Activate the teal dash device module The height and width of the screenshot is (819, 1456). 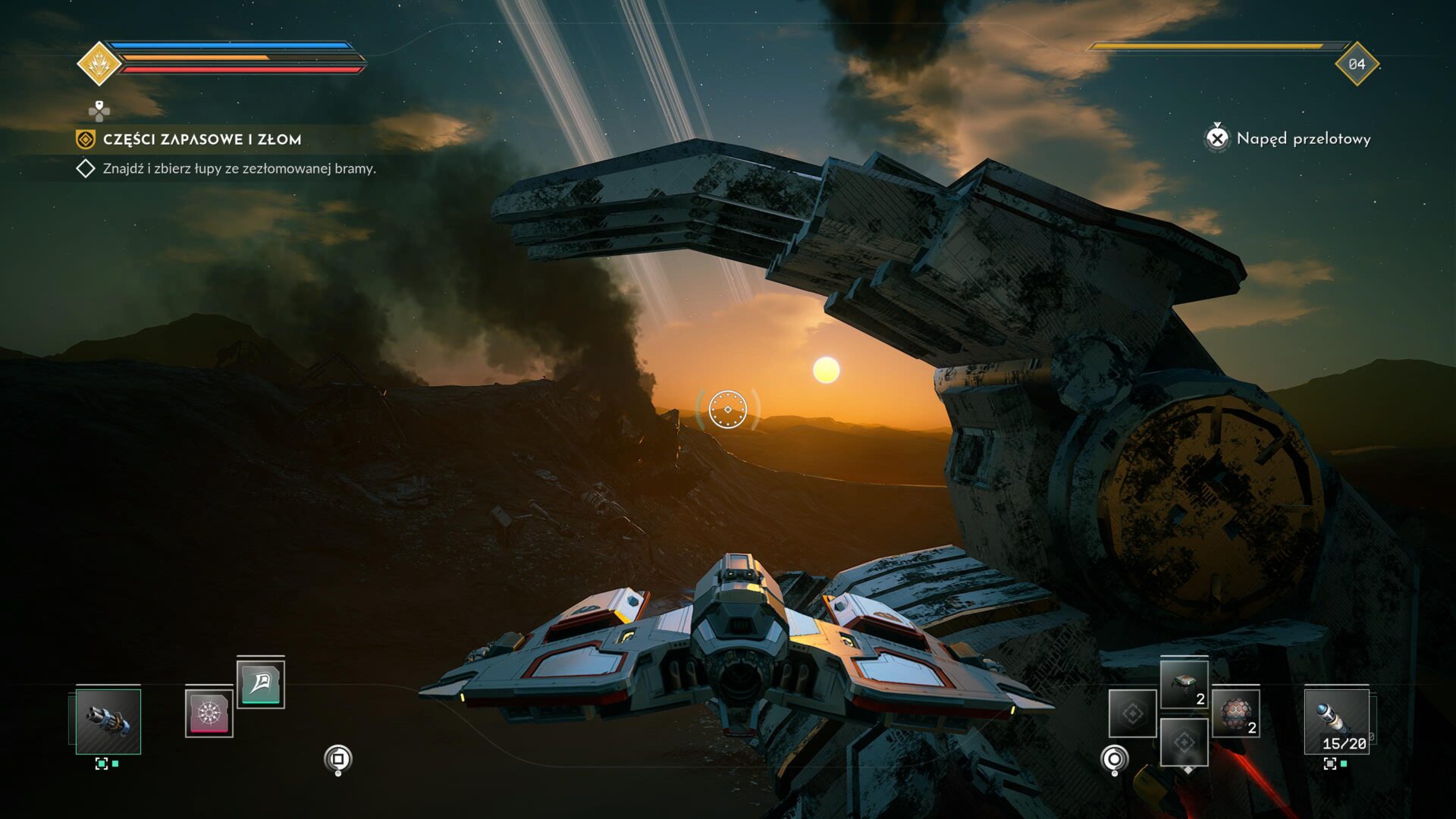pos(262,685)
